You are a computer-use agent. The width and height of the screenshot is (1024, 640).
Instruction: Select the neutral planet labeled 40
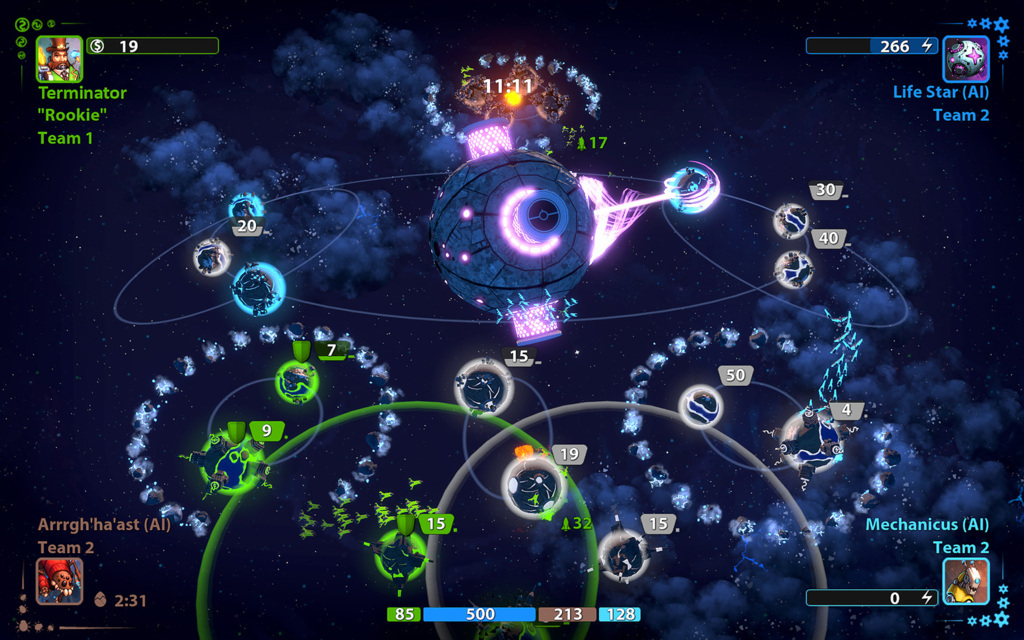(x=793, y=268)
